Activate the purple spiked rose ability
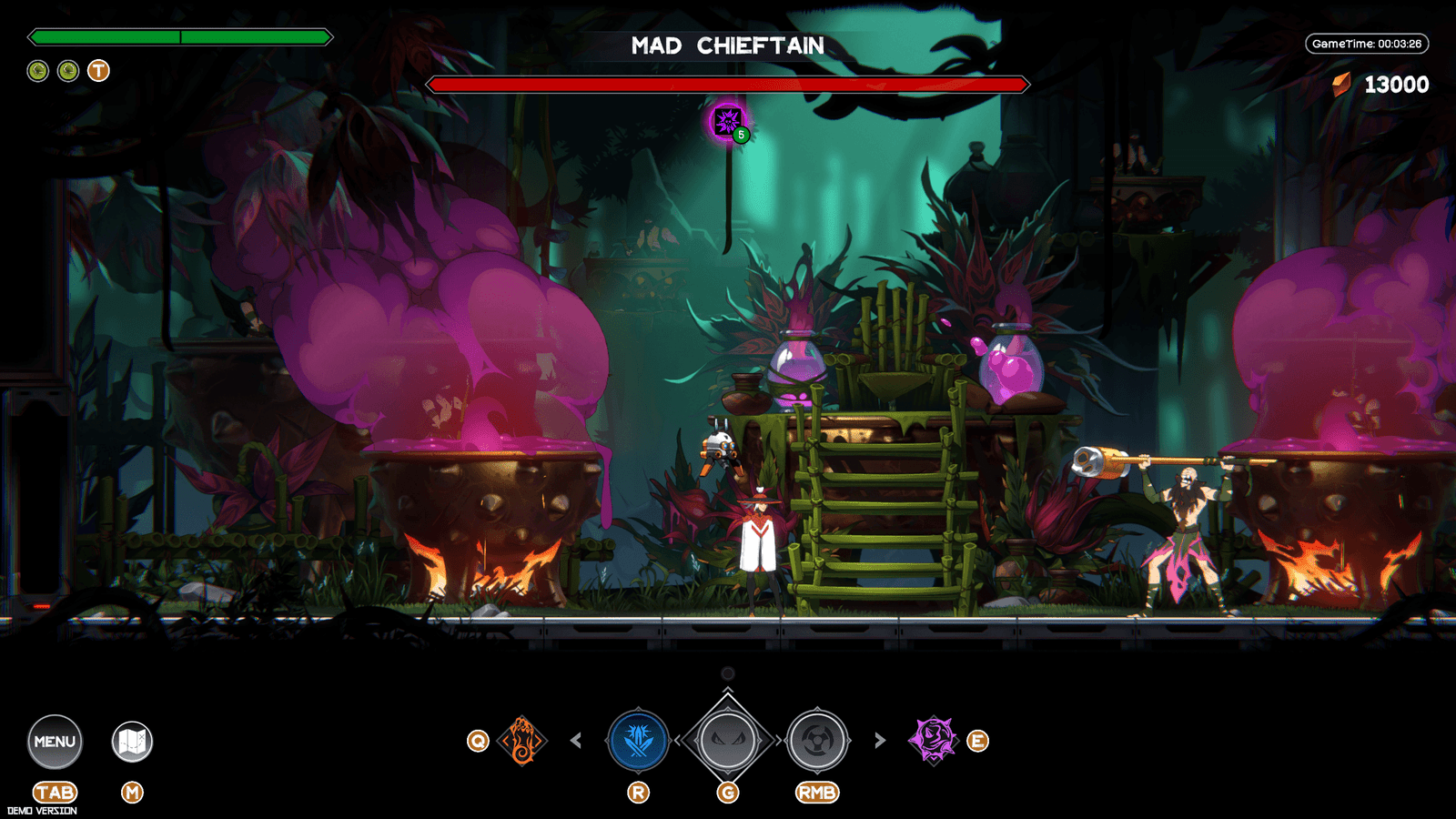 (x=933, y=740)
